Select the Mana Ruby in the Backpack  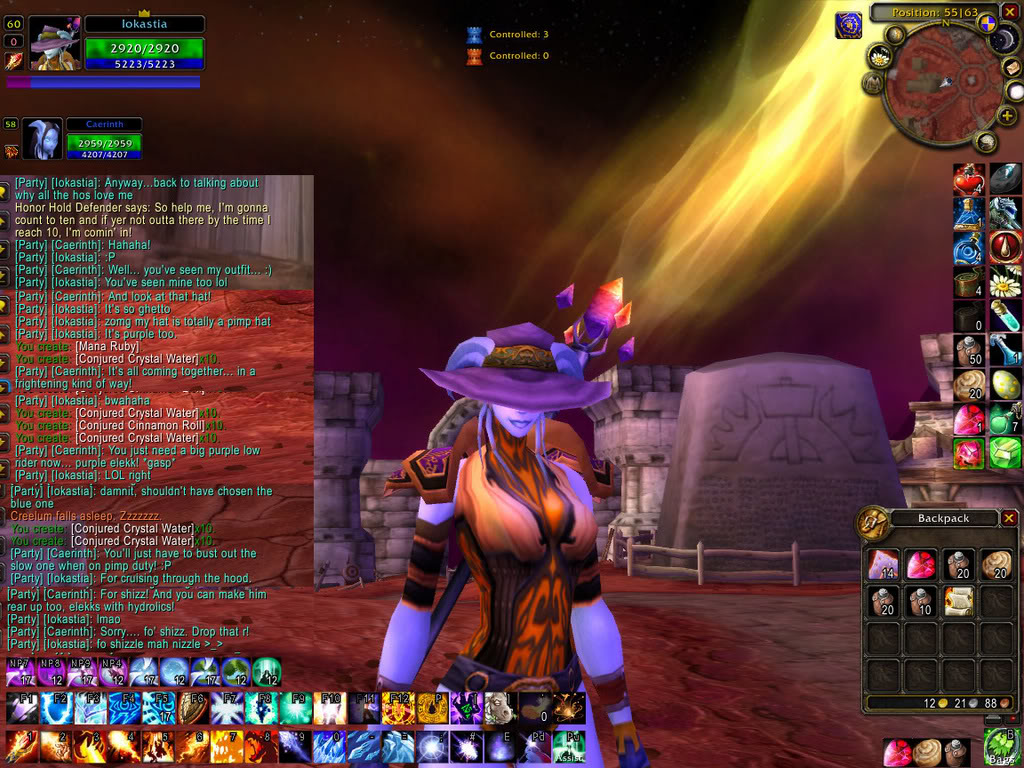(x=920, y=565)
